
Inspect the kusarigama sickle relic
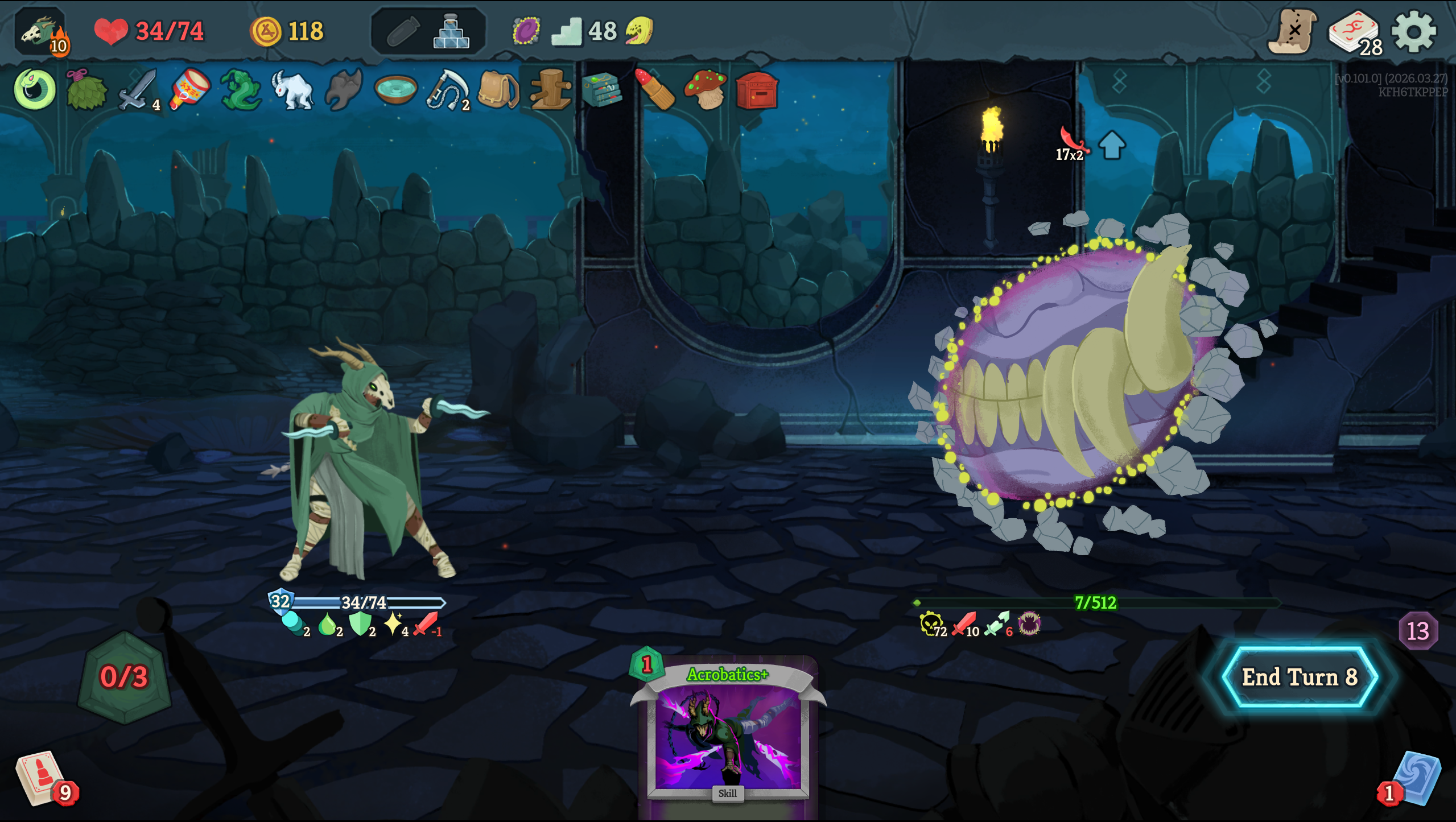tap(447, 89)
